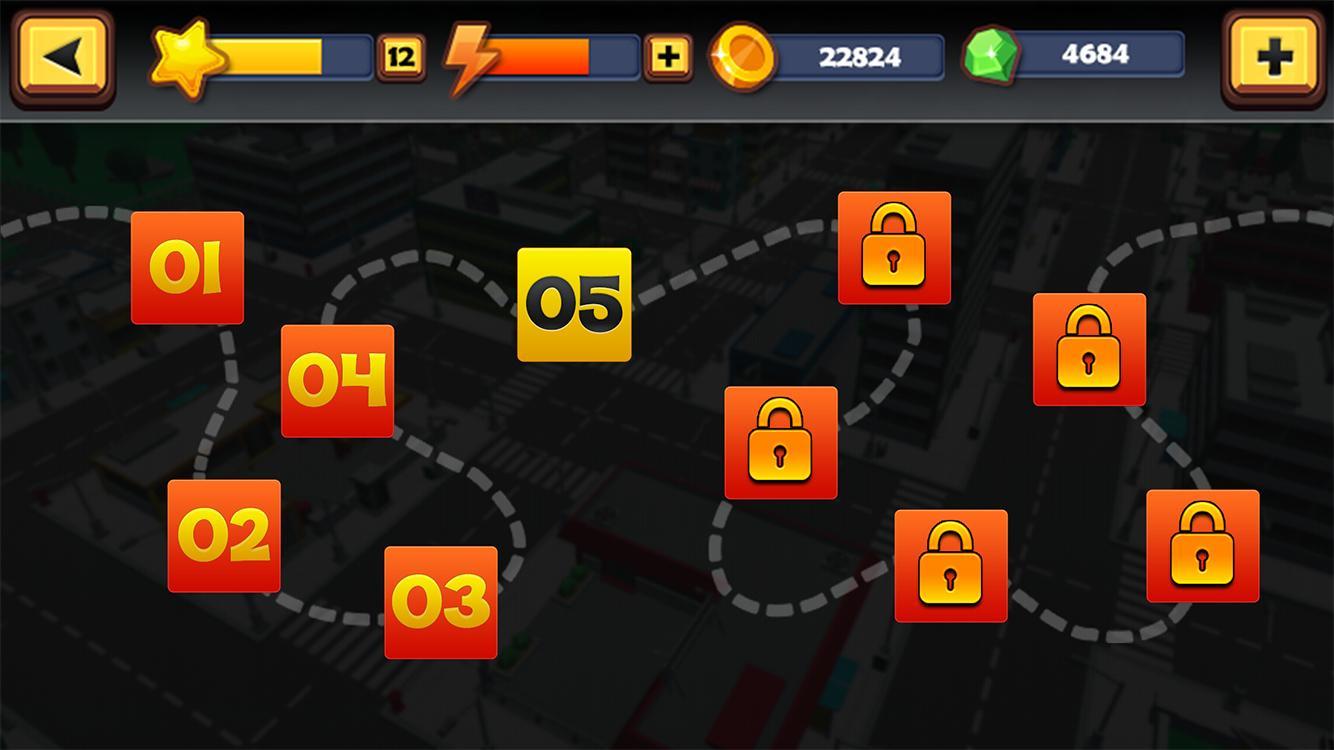Viewport: 1334px width, 750px height.
Task: Click the player level badge showing 12
Action: 400,56
